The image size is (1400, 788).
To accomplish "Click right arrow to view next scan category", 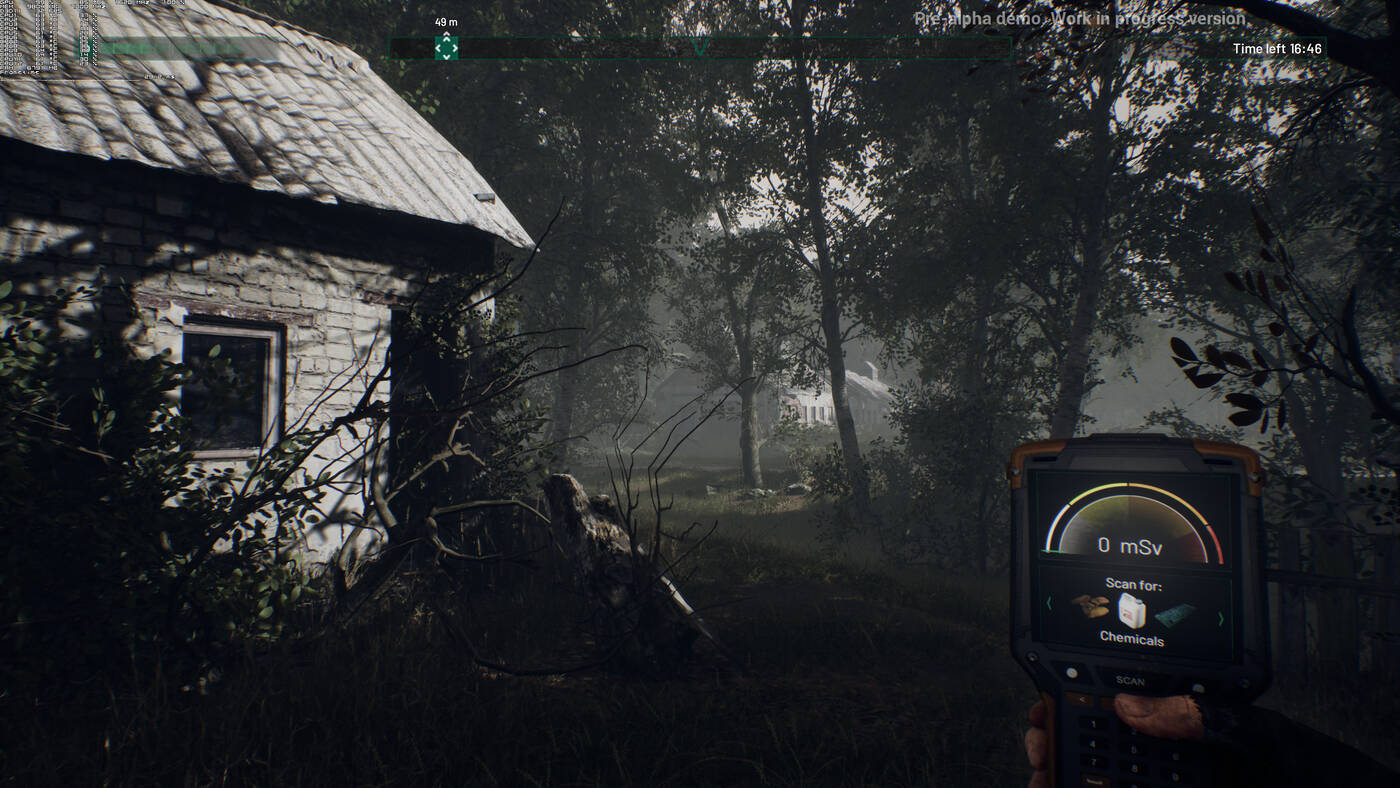I will point(1221,619).
